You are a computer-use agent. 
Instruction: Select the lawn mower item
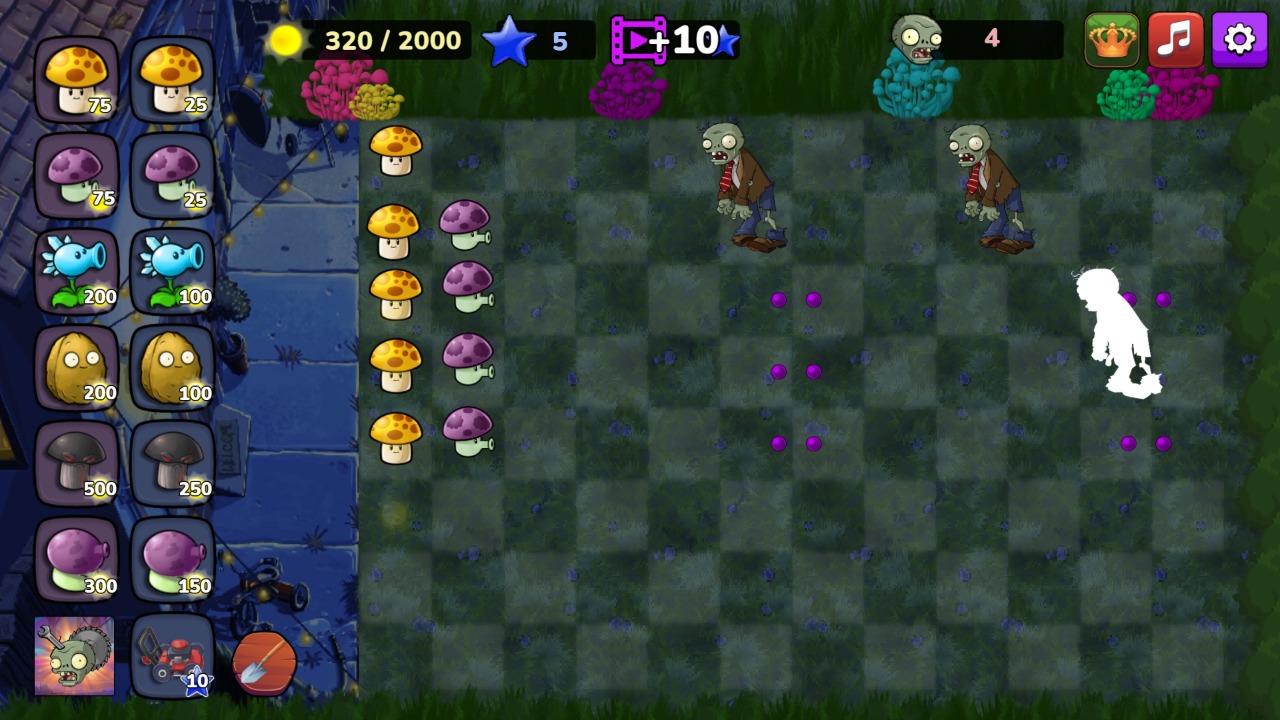(x=172, y=655)
